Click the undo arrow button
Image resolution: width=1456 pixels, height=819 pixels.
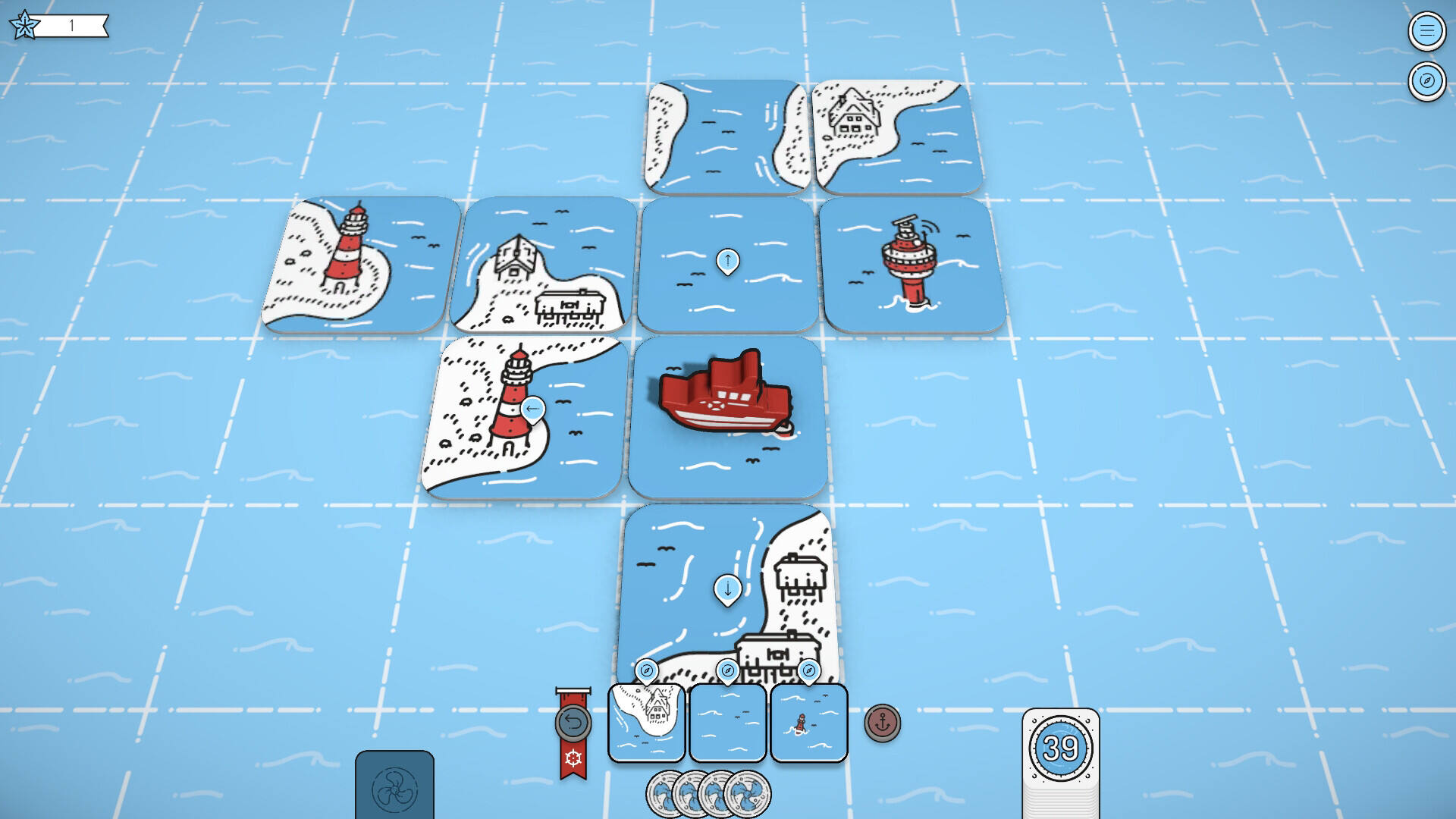[x=573, y=722]
